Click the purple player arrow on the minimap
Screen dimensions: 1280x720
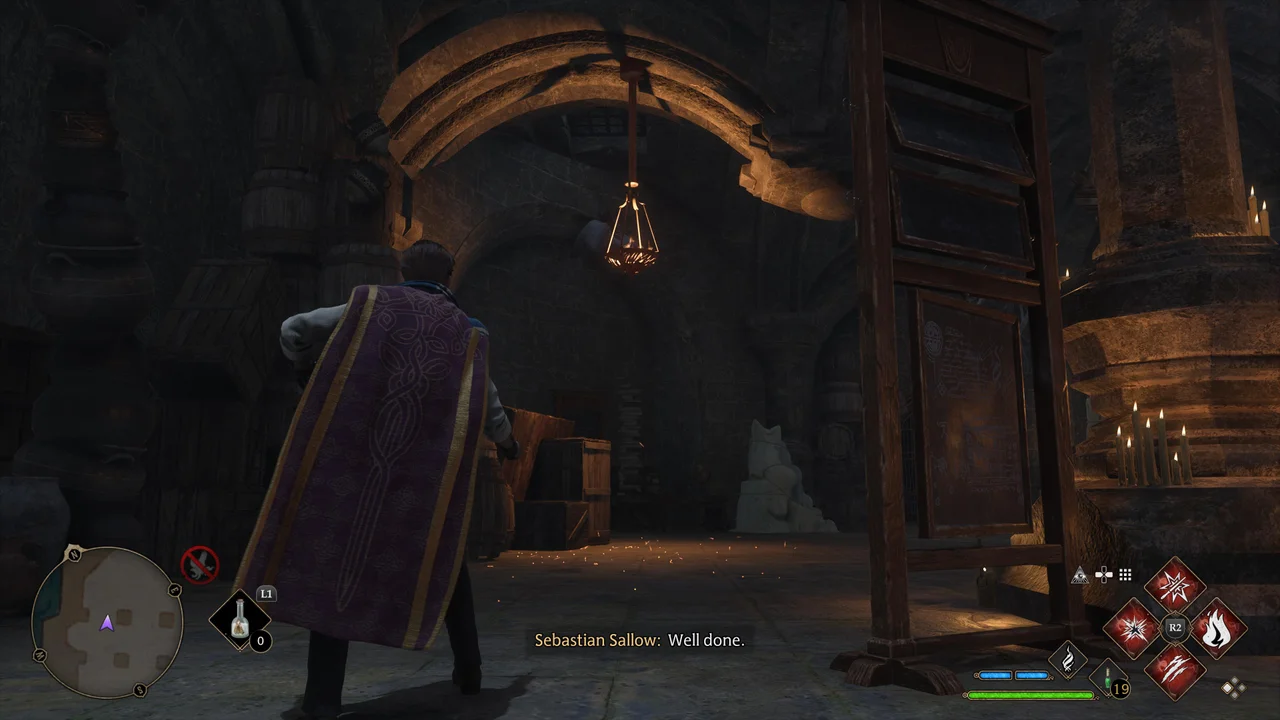click(x=107, y=625)
